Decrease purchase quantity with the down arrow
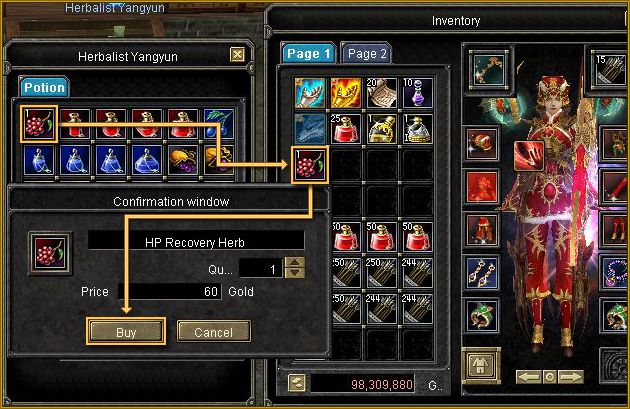The width and height of the screenshot is (630, 409). (x=294, y=274)
